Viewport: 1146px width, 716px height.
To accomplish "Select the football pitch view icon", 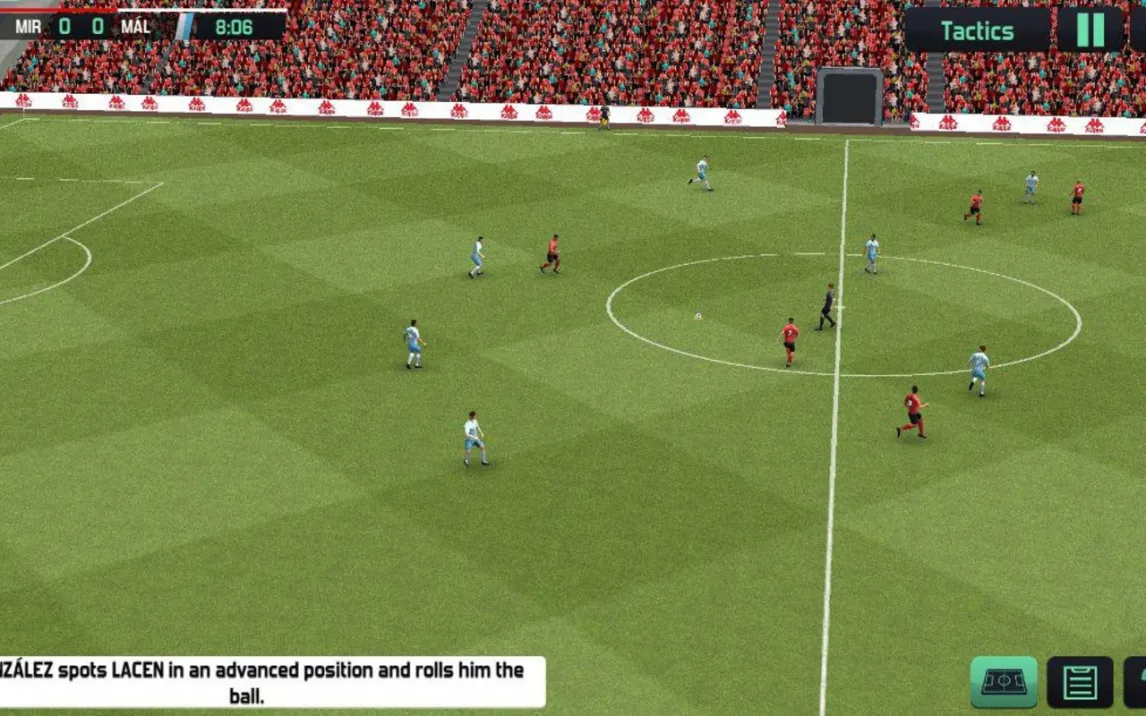I will coord(1003,682).
